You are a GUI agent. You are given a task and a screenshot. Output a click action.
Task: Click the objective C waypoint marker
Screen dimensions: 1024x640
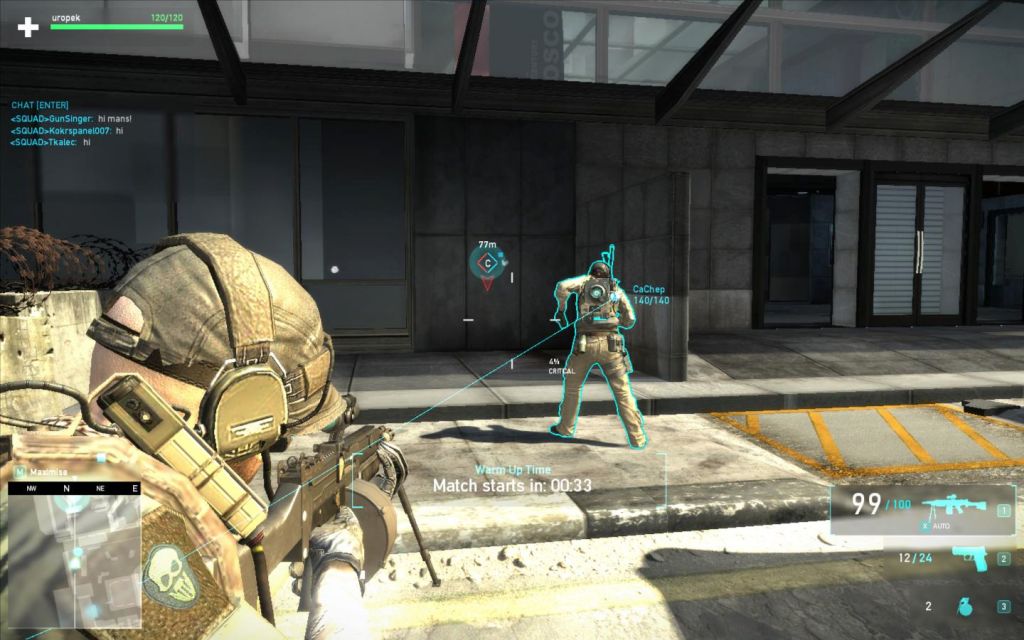pyautogui.click(x=487, y=263)
